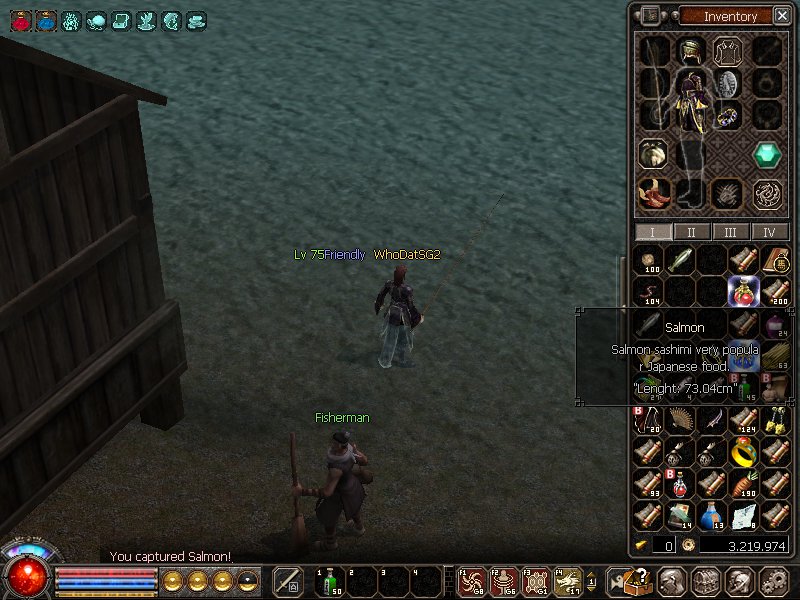
Task: Select the folding fan item
Action: 679,420
